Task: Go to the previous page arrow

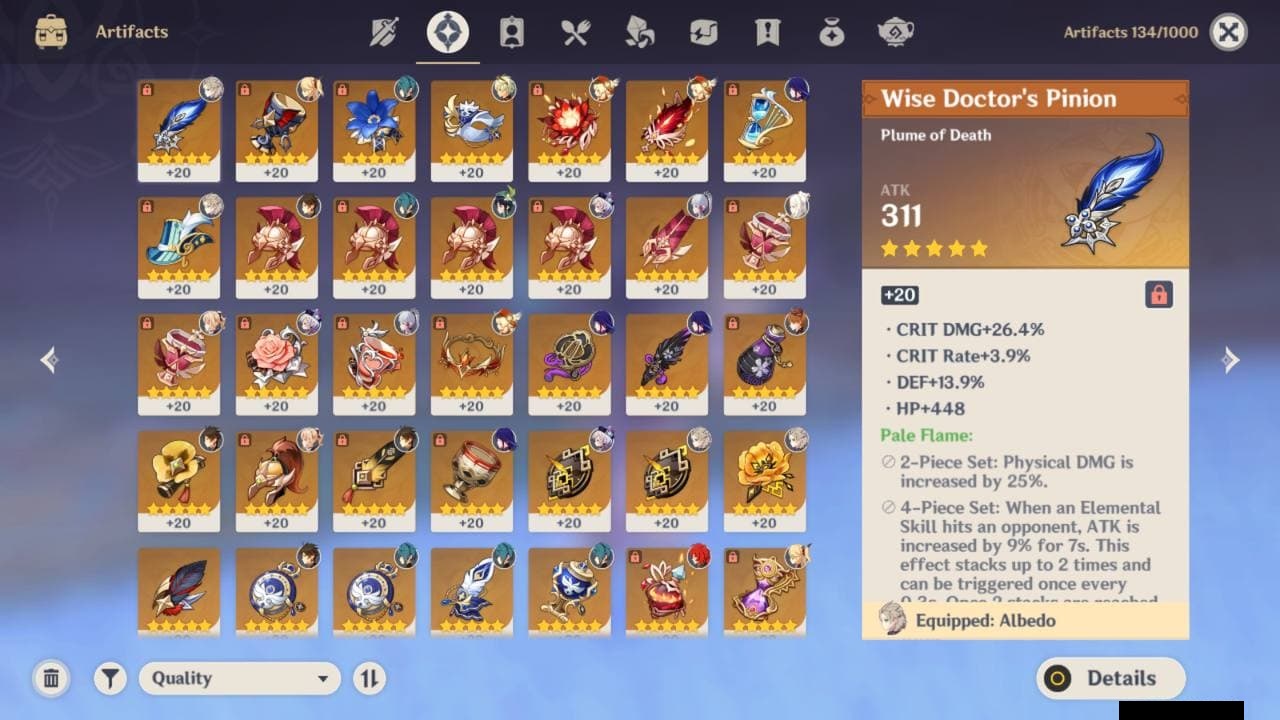Action: 49,360
